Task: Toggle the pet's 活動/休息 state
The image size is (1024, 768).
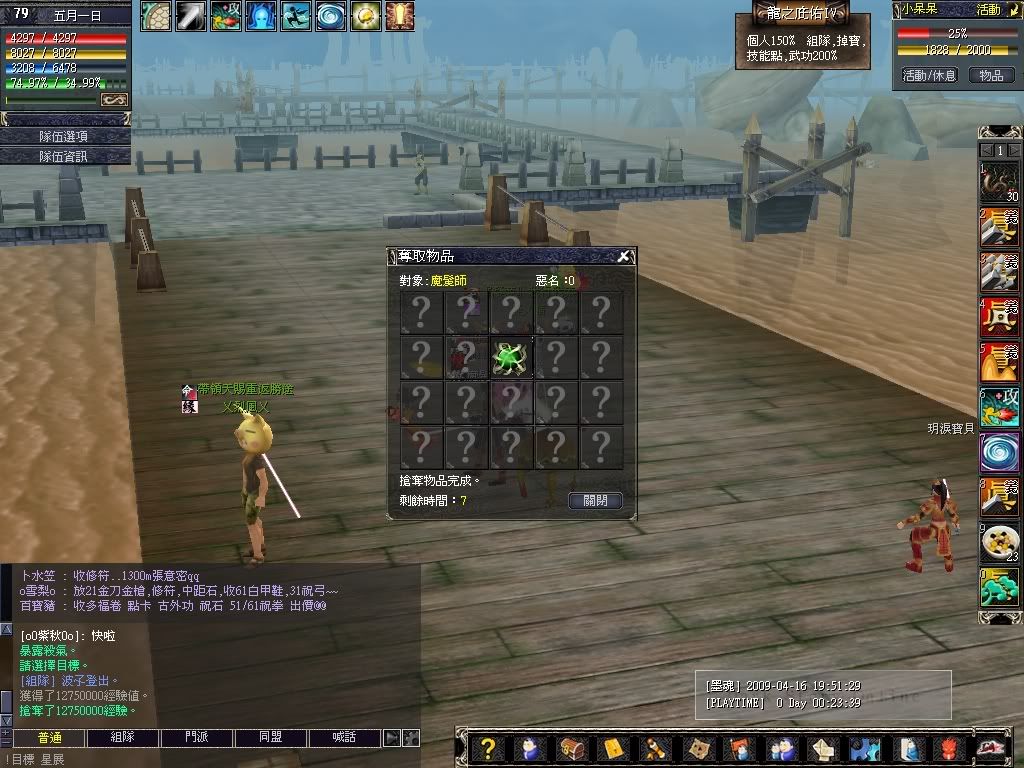Action: point(929,75)
